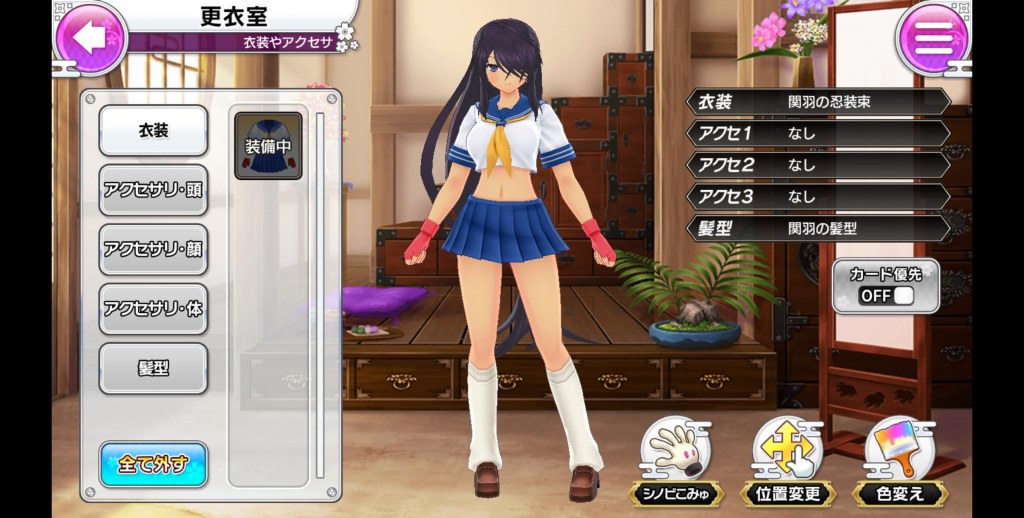Select the アクセサリ・頭 category
Image resolution: width=1024 pixels, height=518 pixels.
click(153, 190)
